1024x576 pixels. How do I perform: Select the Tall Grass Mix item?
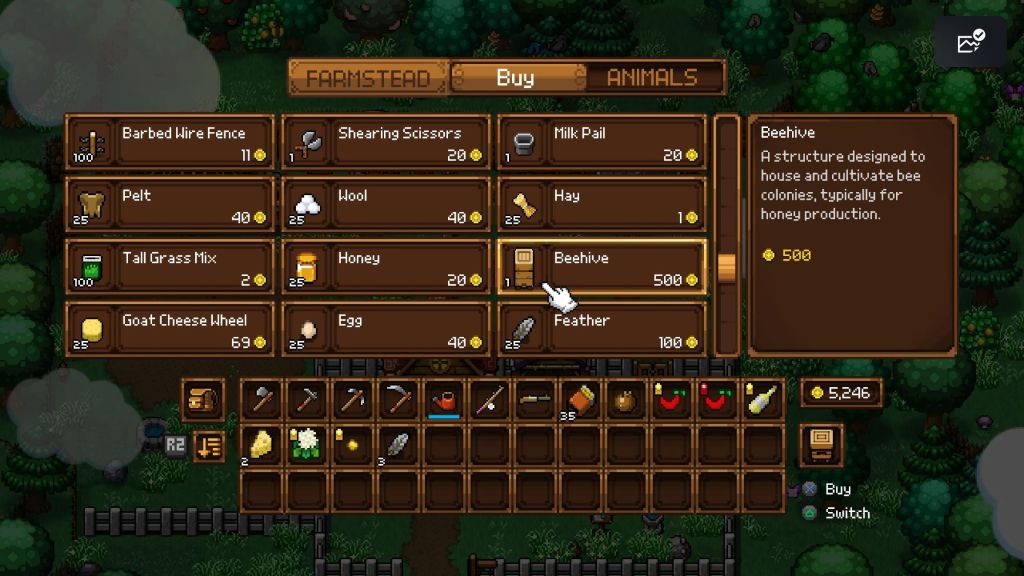click(169, 268)
